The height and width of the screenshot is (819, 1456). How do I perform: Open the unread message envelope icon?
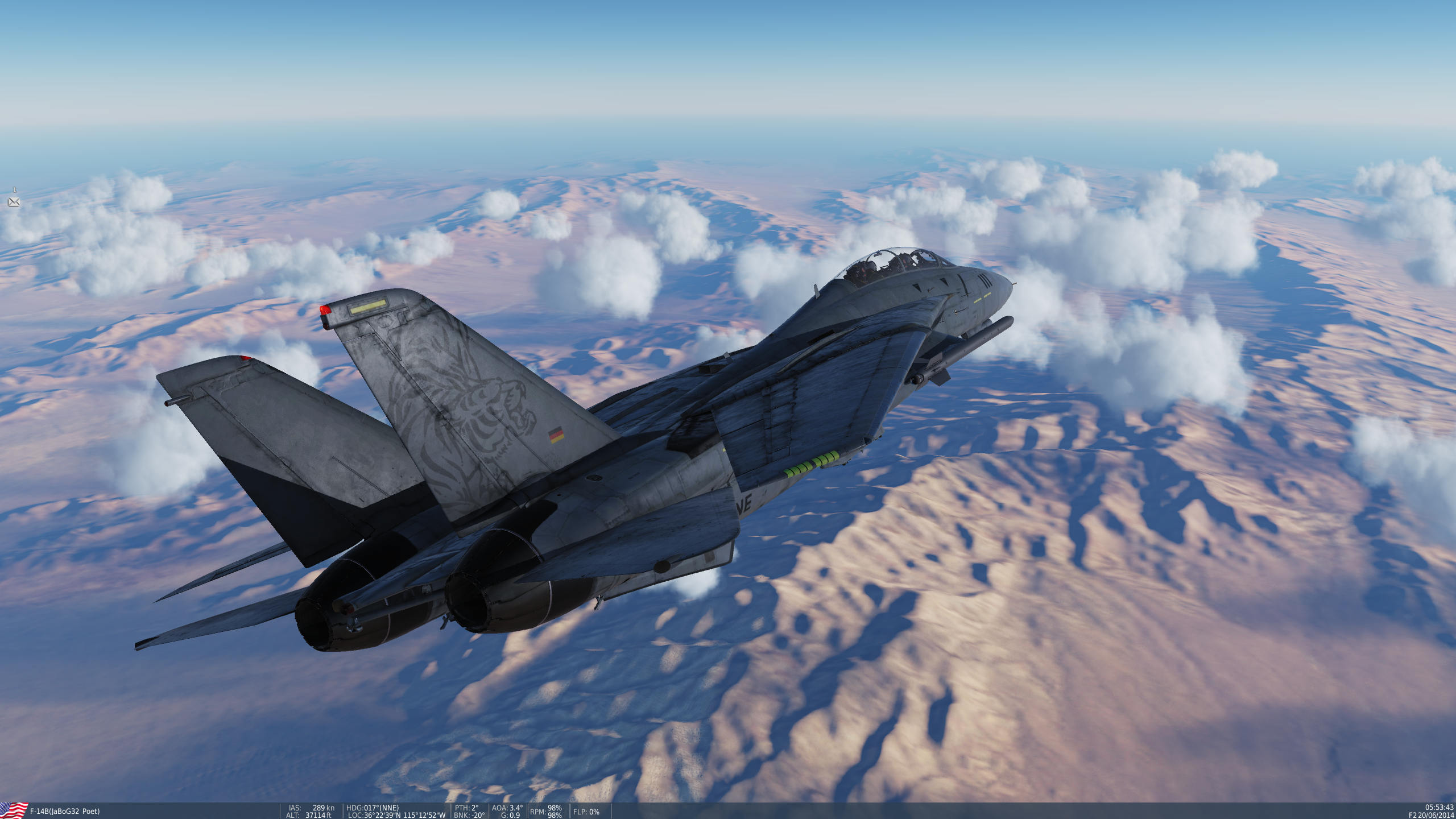point(14,202)
